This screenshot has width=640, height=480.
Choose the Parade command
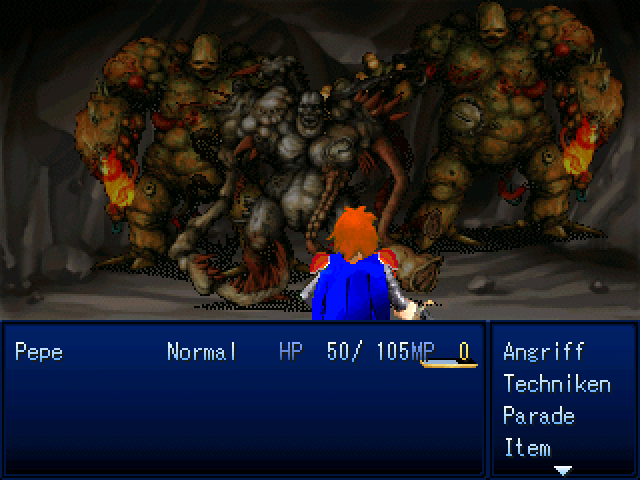(538, 416)
